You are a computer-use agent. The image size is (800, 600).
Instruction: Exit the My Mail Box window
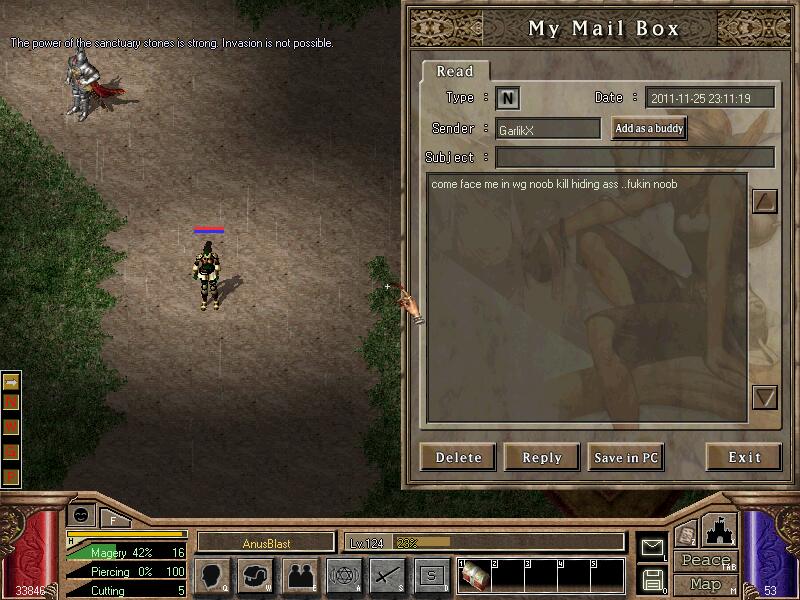743,457
